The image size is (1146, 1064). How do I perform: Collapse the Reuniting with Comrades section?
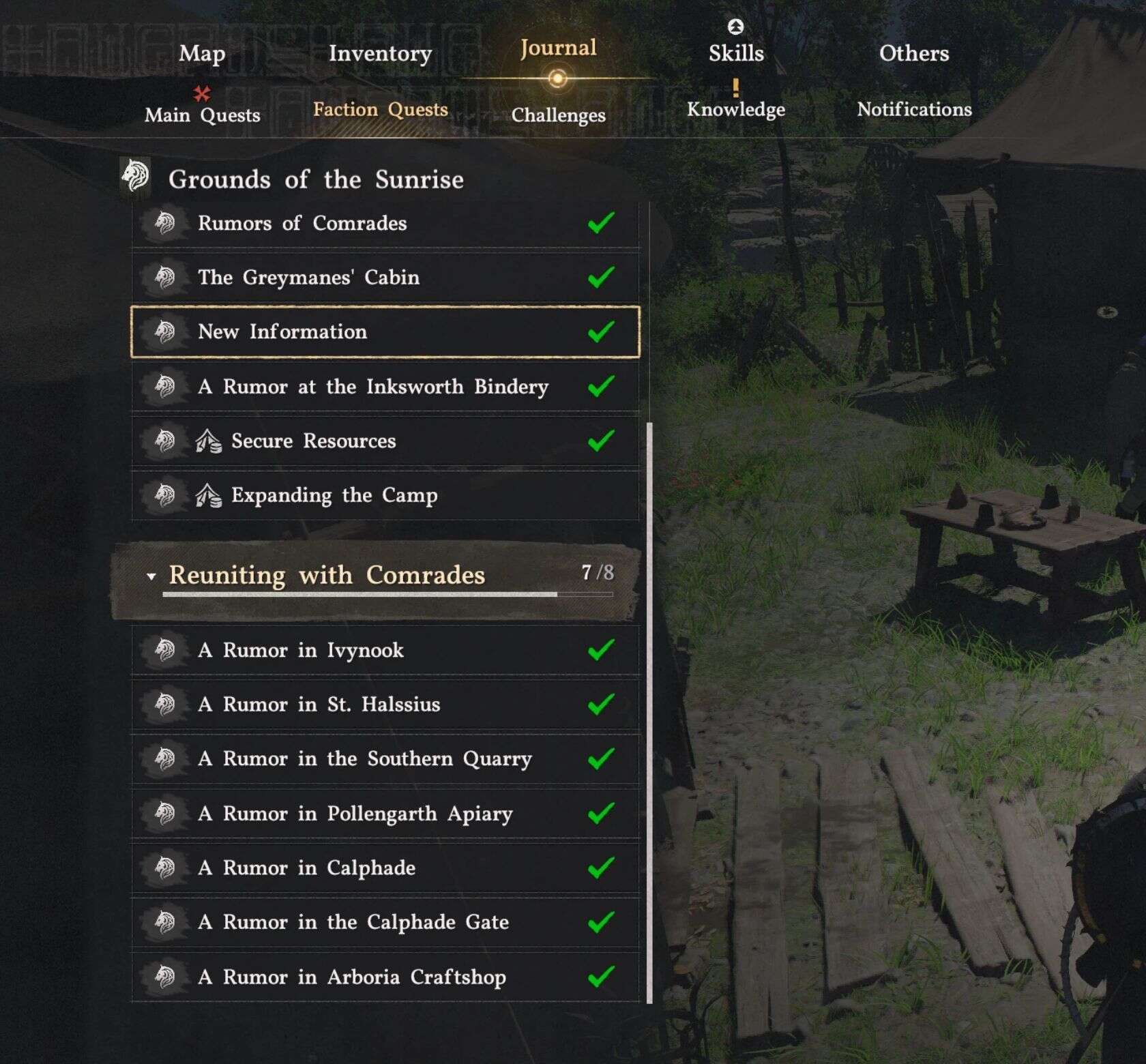pos(151,575)
